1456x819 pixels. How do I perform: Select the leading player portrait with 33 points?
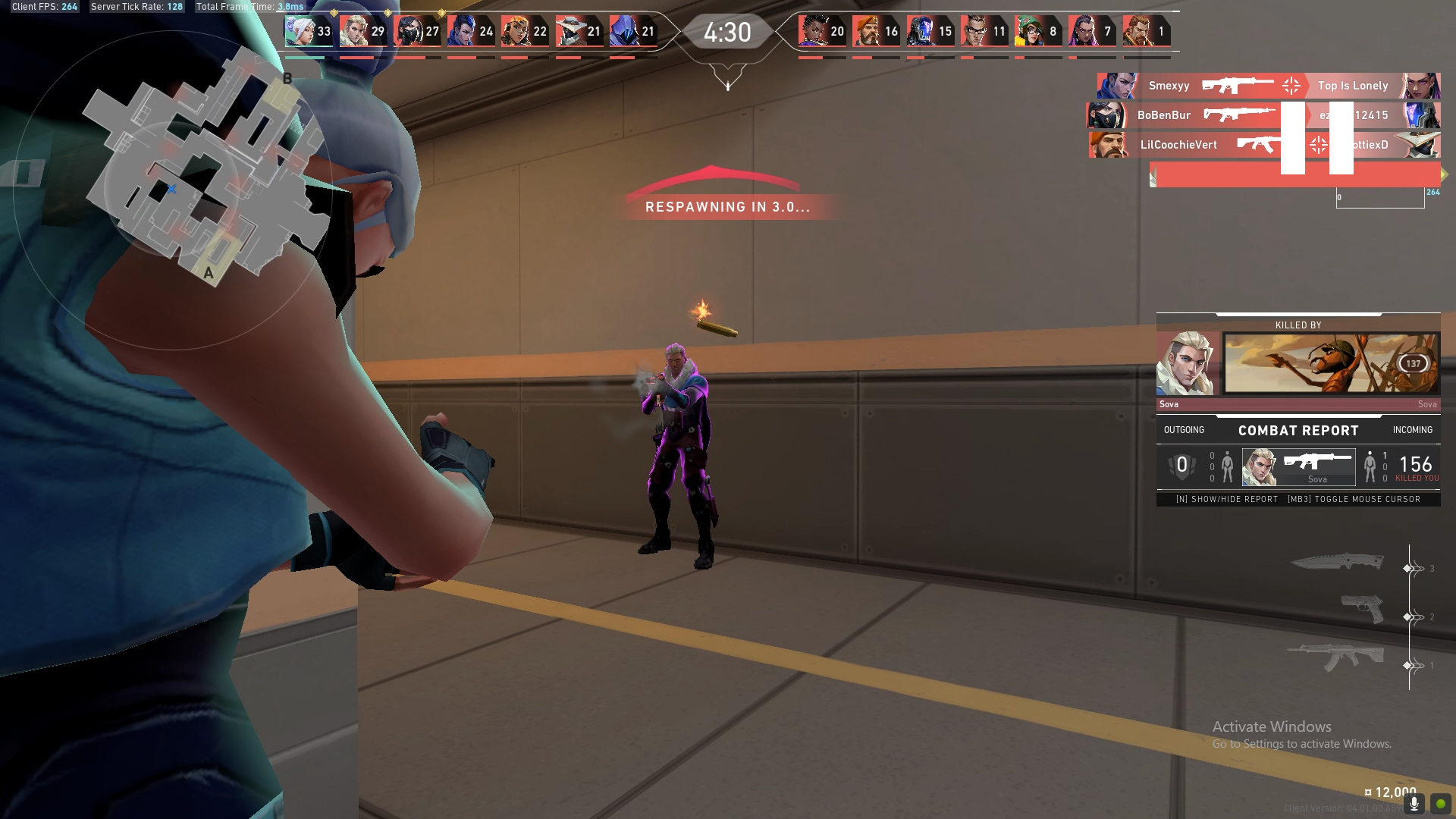(x=299, y=30)
